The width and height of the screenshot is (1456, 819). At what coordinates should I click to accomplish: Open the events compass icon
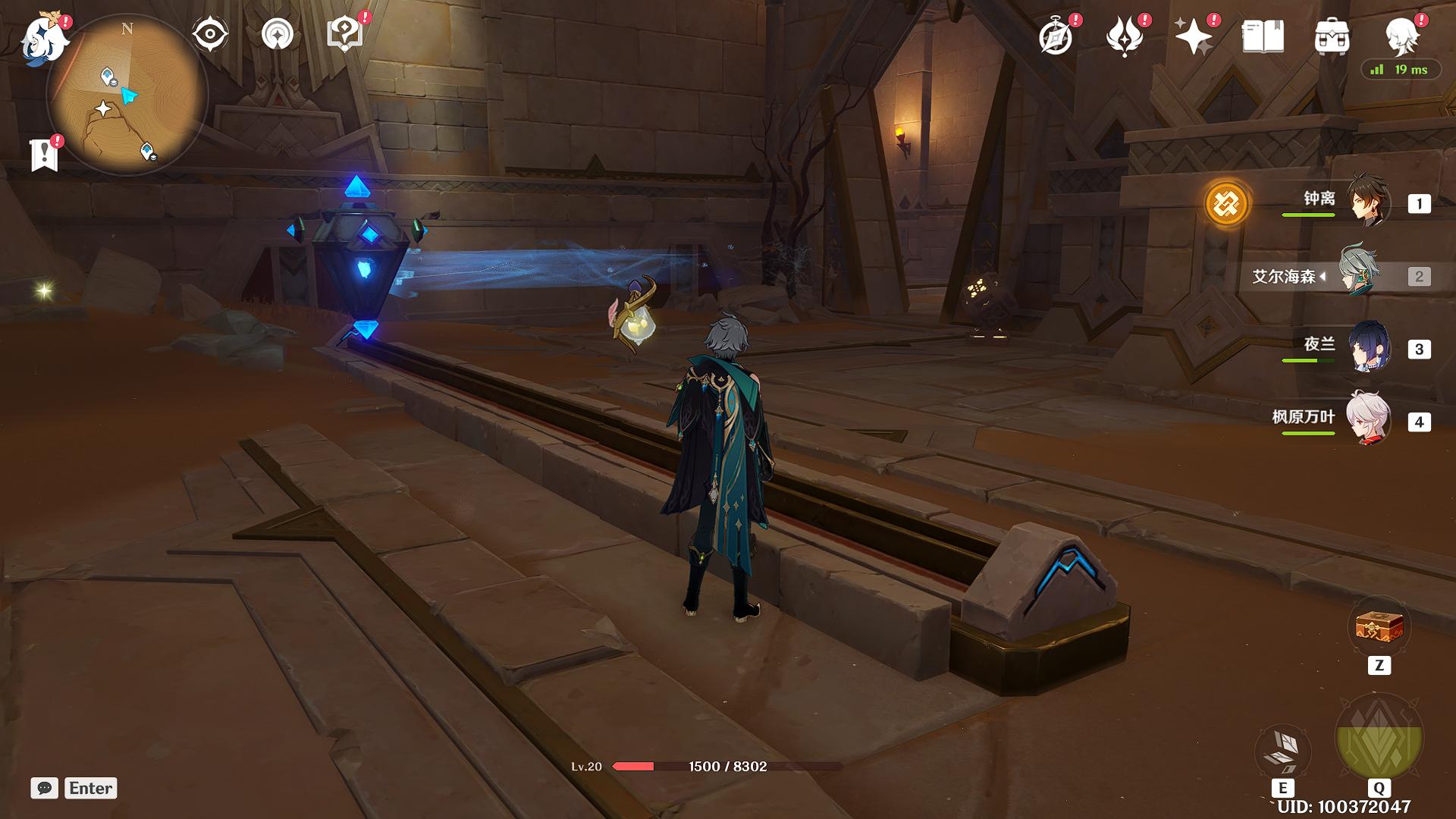coord(1056,36)
